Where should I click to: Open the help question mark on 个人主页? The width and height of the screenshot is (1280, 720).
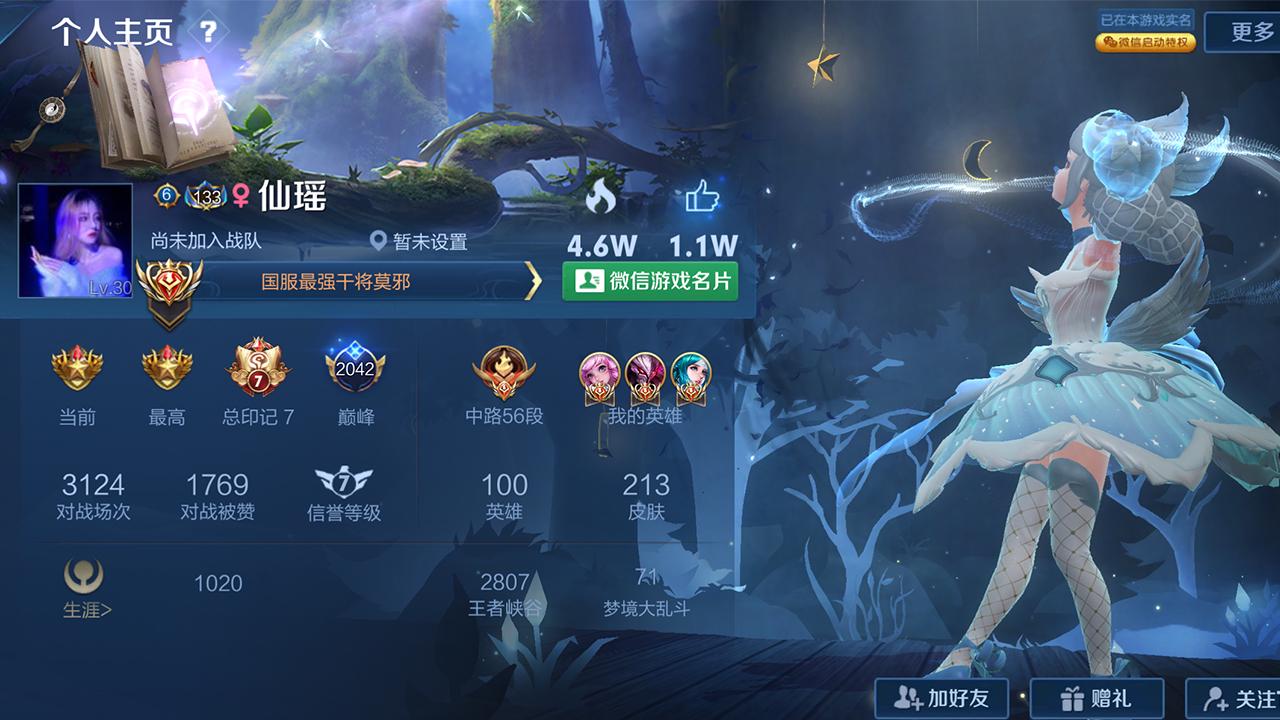pos(210,31)
